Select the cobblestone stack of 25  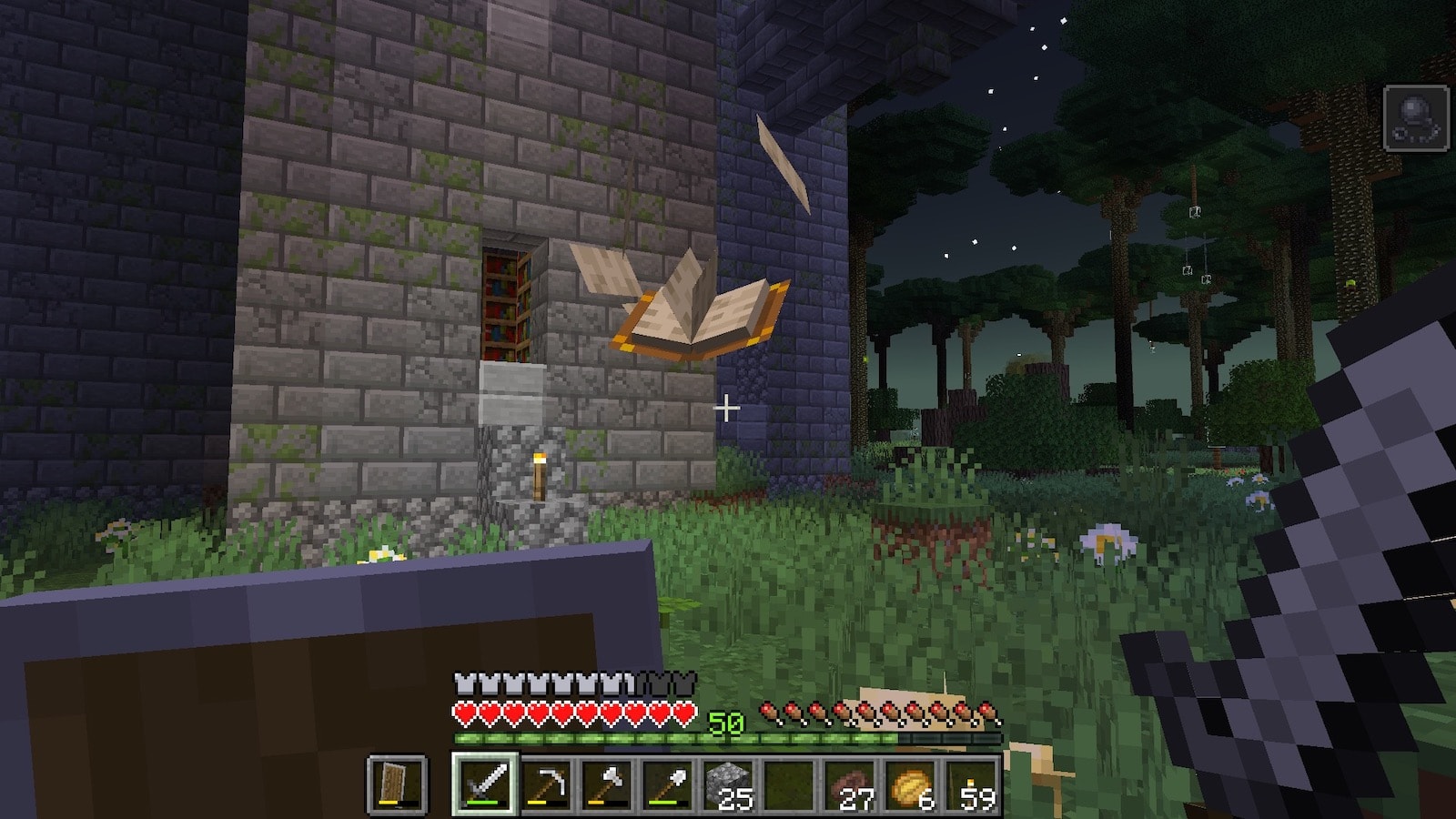728,784
